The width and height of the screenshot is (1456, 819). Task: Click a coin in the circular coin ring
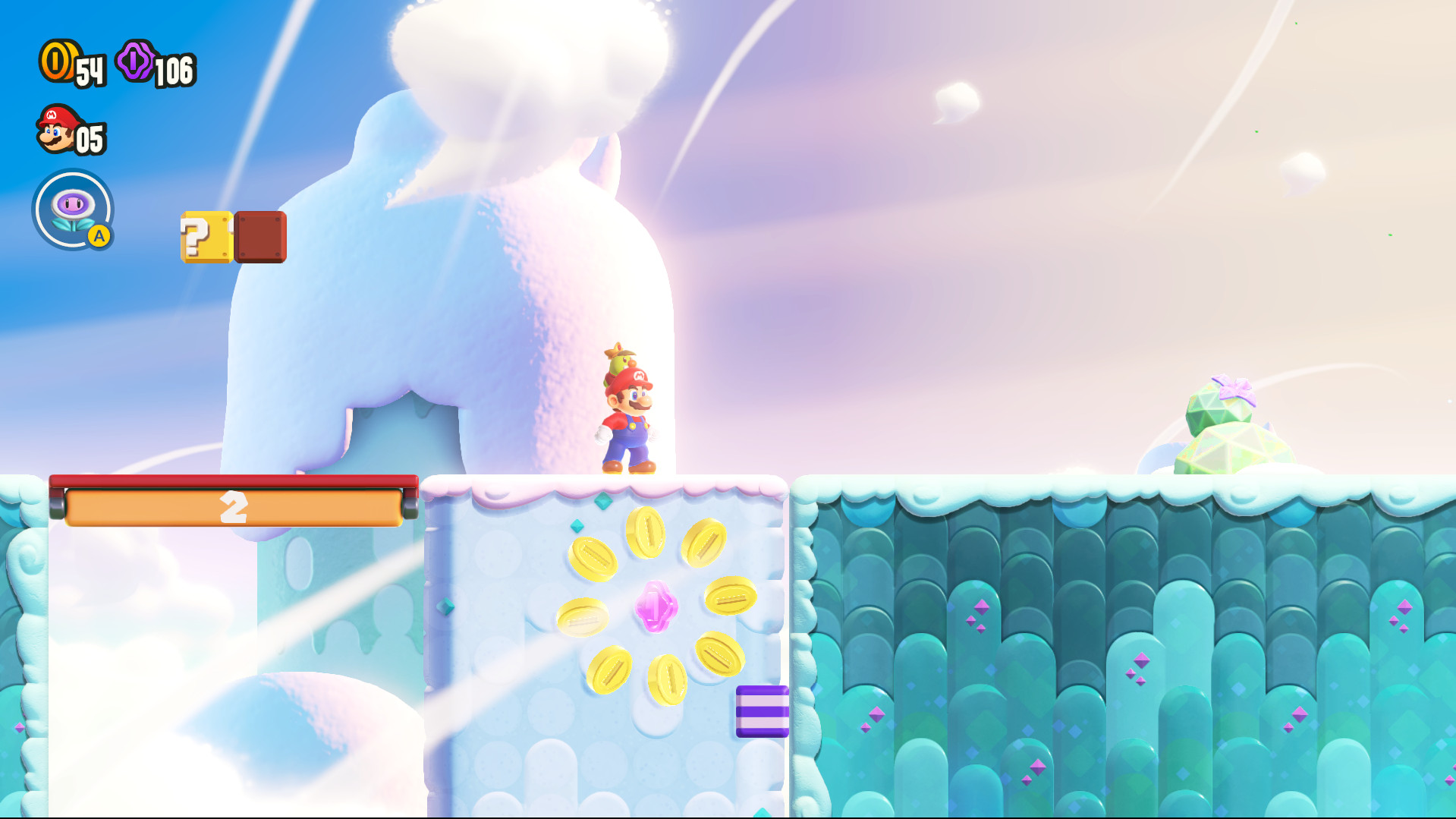(x=647, y=533)
